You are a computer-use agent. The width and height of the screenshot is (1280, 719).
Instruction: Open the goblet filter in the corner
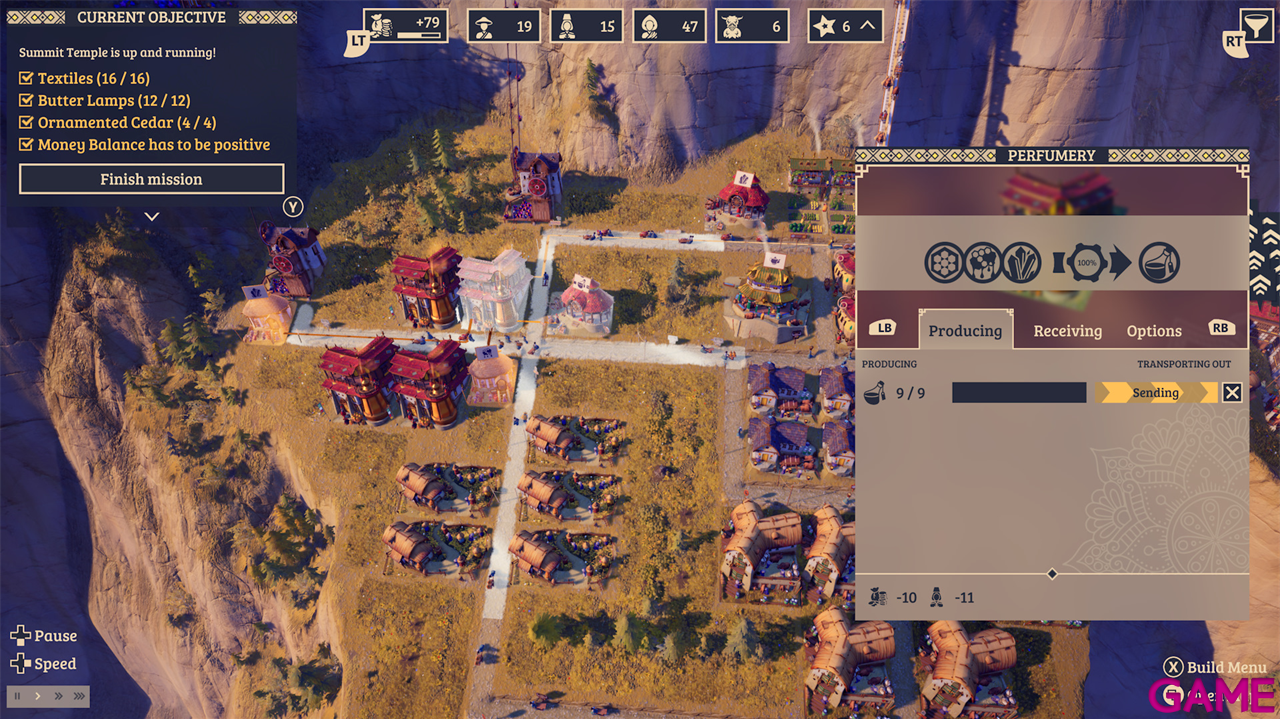tap(1251, 25)
